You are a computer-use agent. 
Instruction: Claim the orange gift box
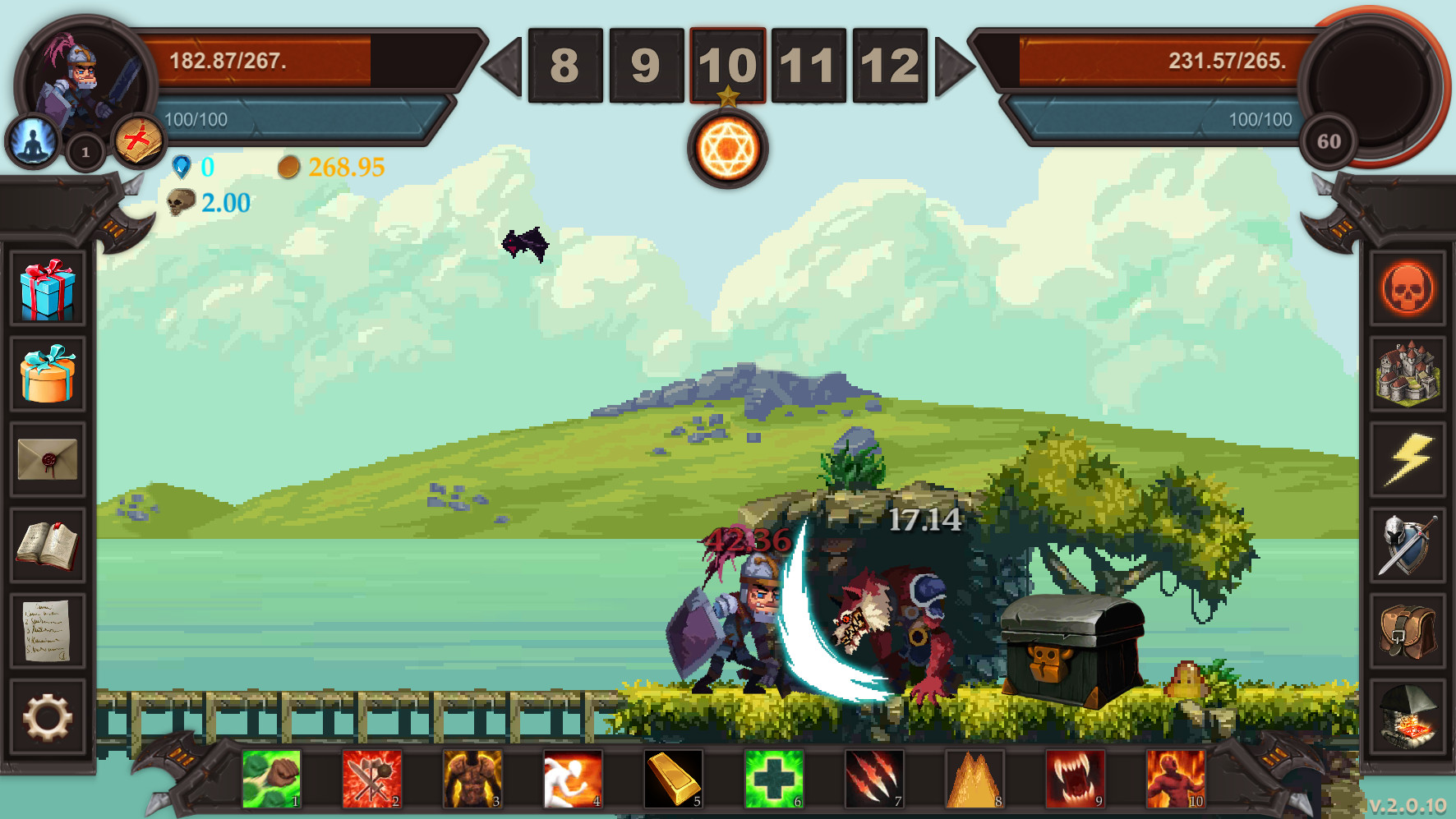coord(47,374)
